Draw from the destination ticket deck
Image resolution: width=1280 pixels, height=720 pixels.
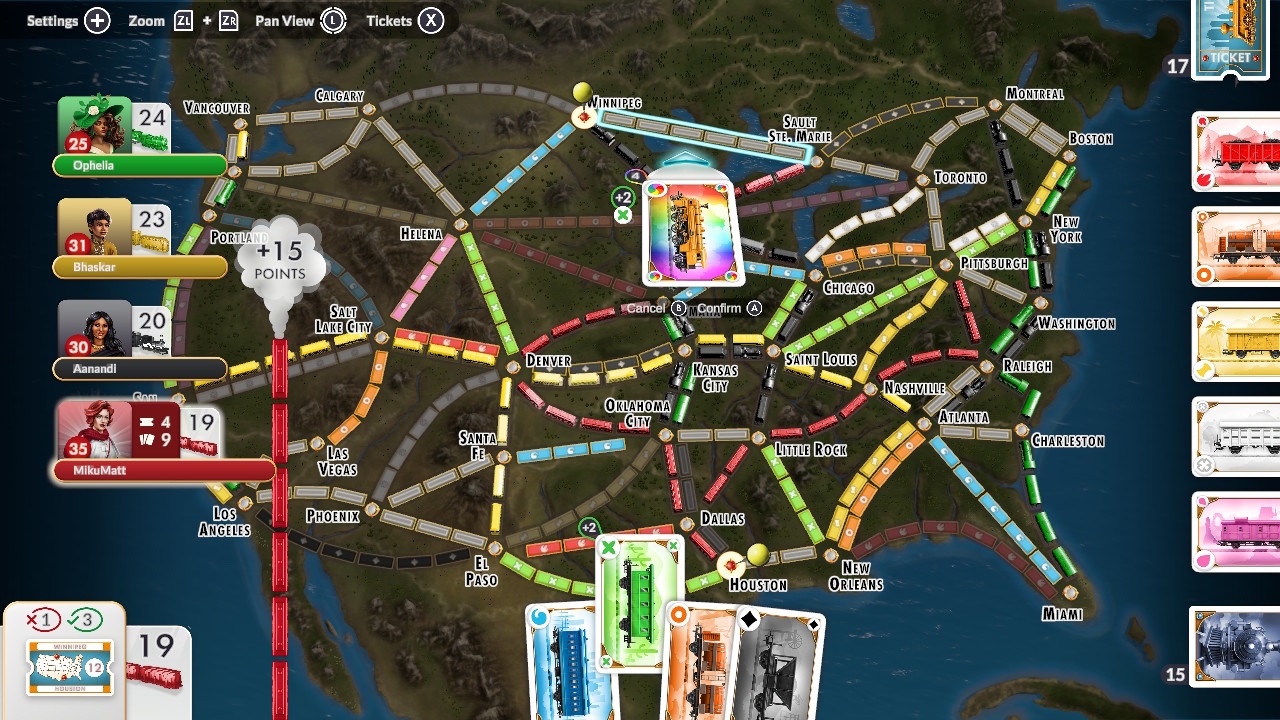(x=1232, y=38)
